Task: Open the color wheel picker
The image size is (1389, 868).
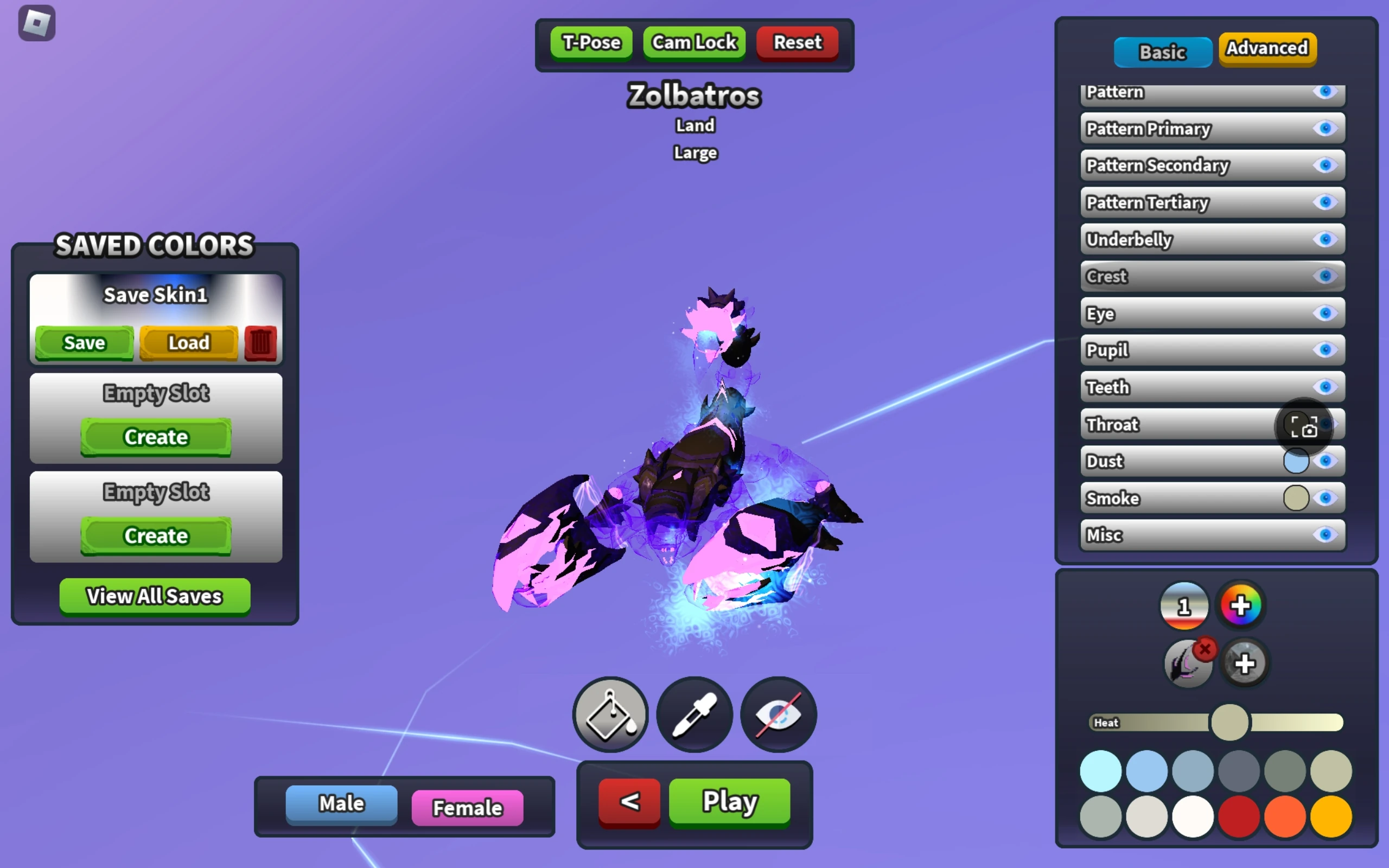Action: pyautogui.click(x=1240, y=604)
